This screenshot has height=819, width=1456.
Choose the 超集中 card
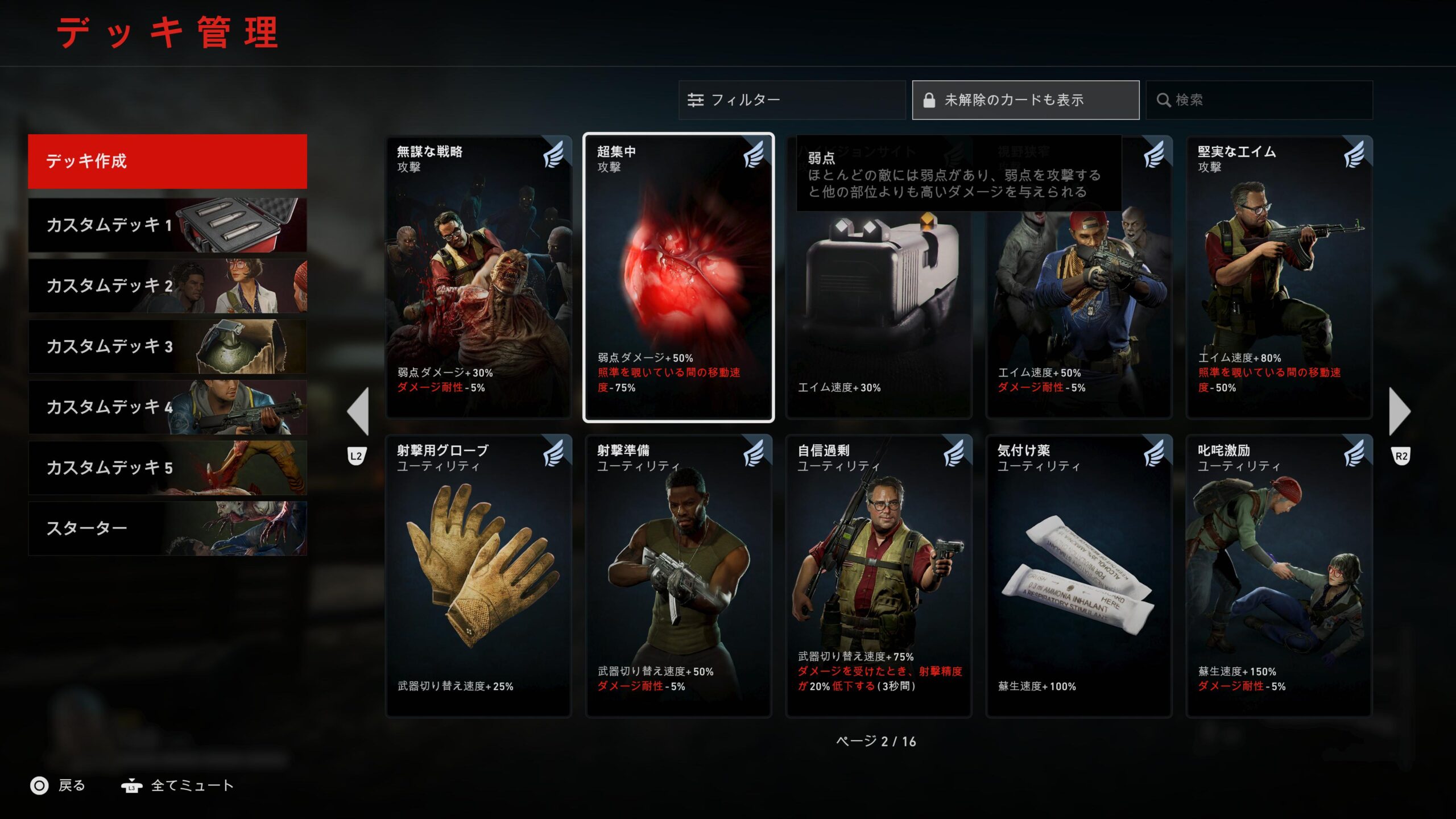tap(679, 278)
